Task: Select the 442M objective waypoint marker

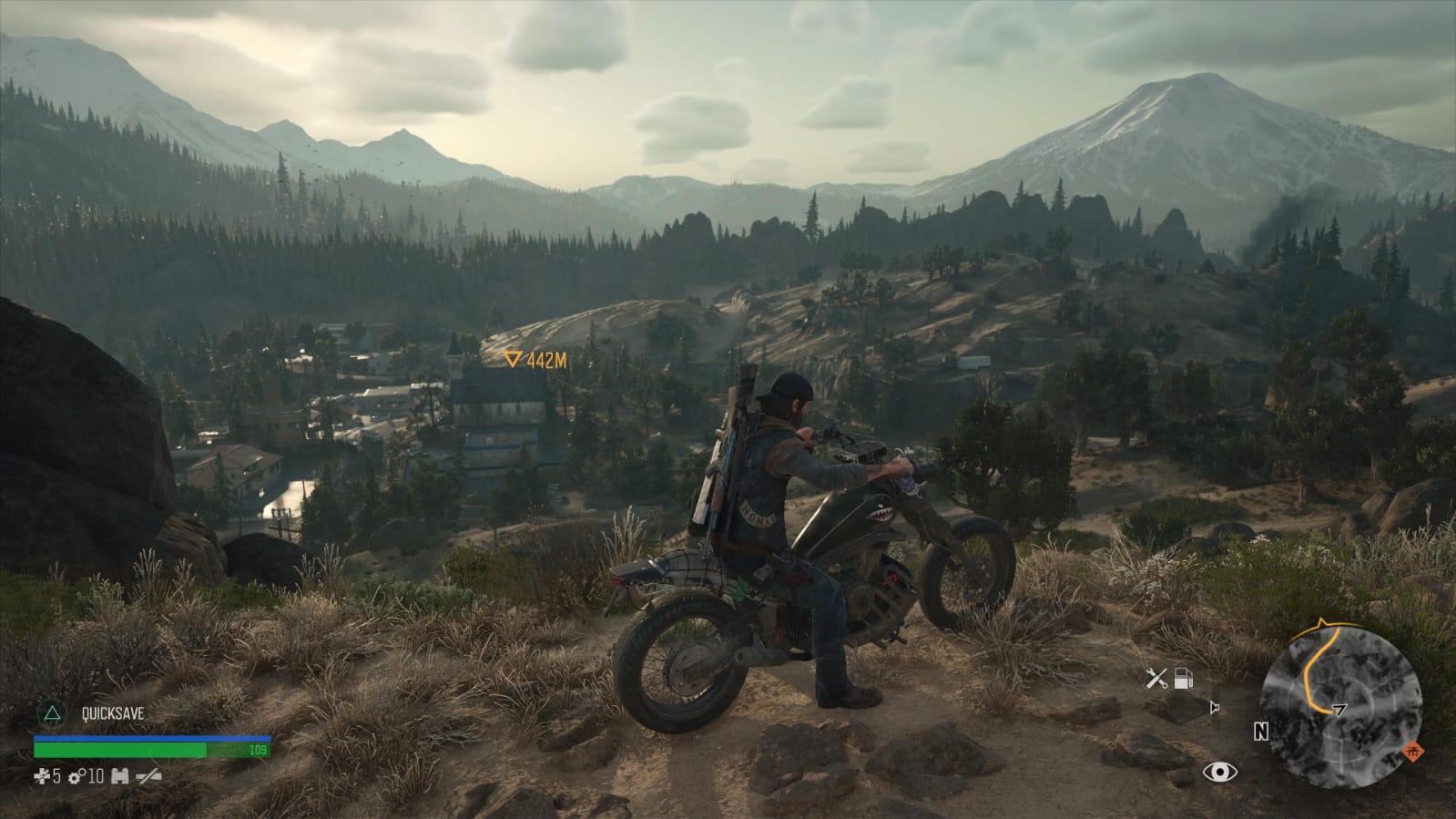Action: point(514,360)
